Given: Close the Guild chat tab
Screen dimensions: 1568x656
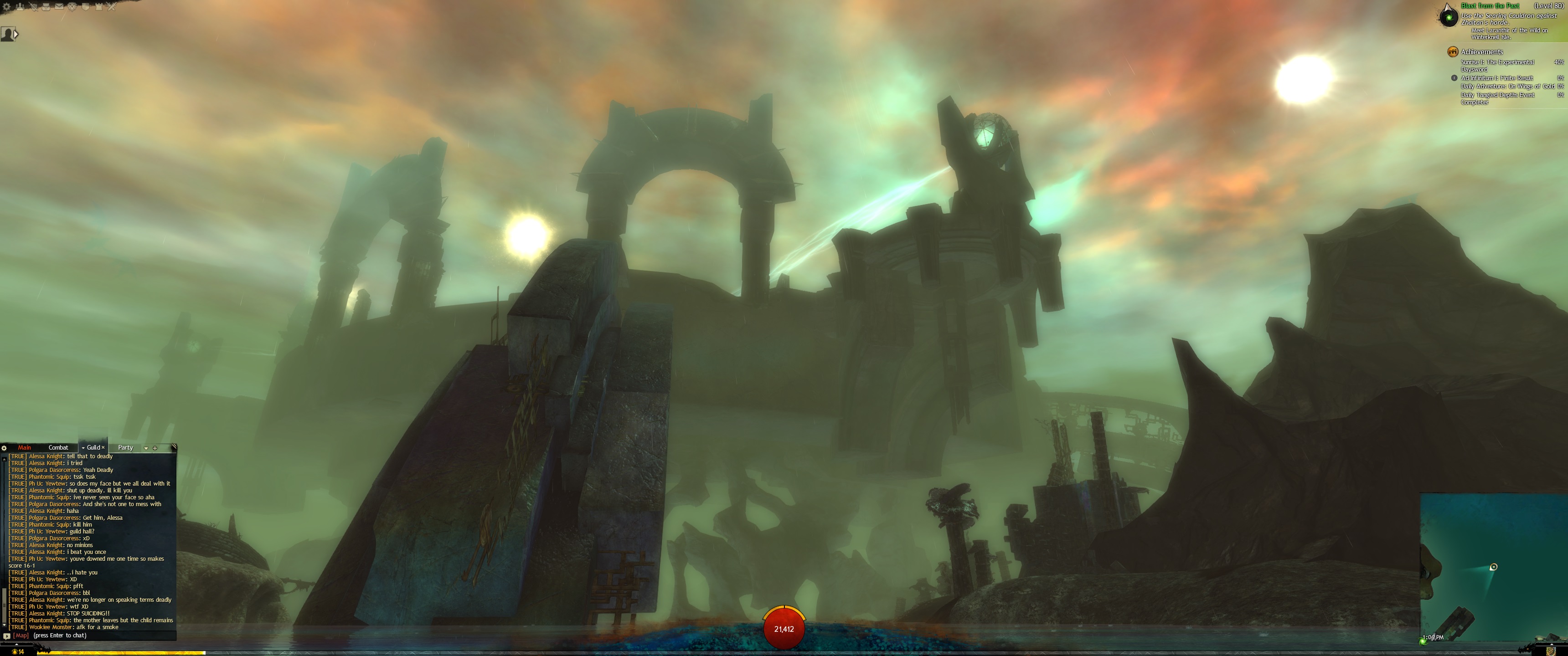Looking at the screenshot, I should (x=103, y=448).
